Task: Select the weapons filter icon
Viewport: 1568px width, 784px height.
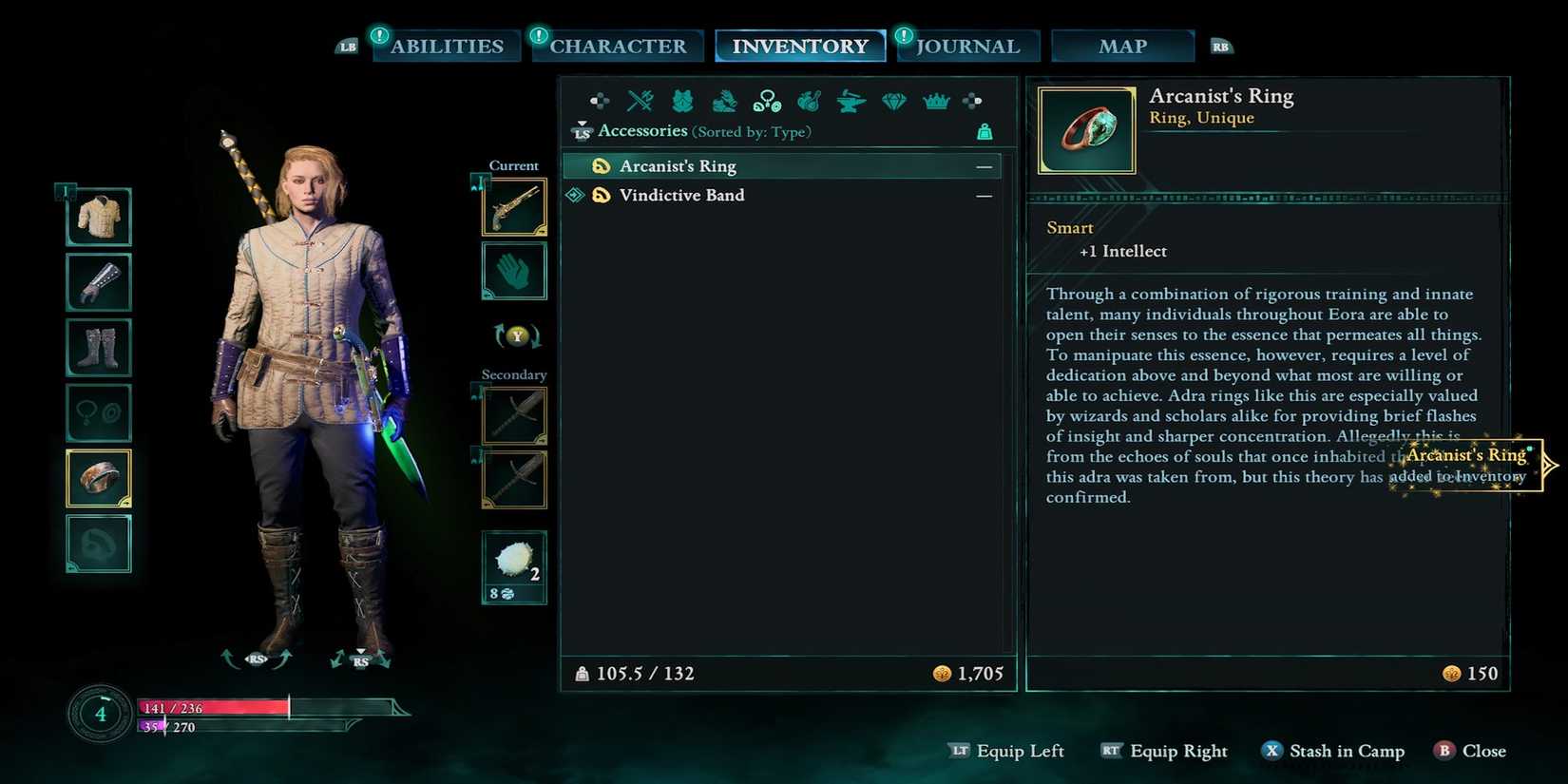Action: click(x=641, y=100)
